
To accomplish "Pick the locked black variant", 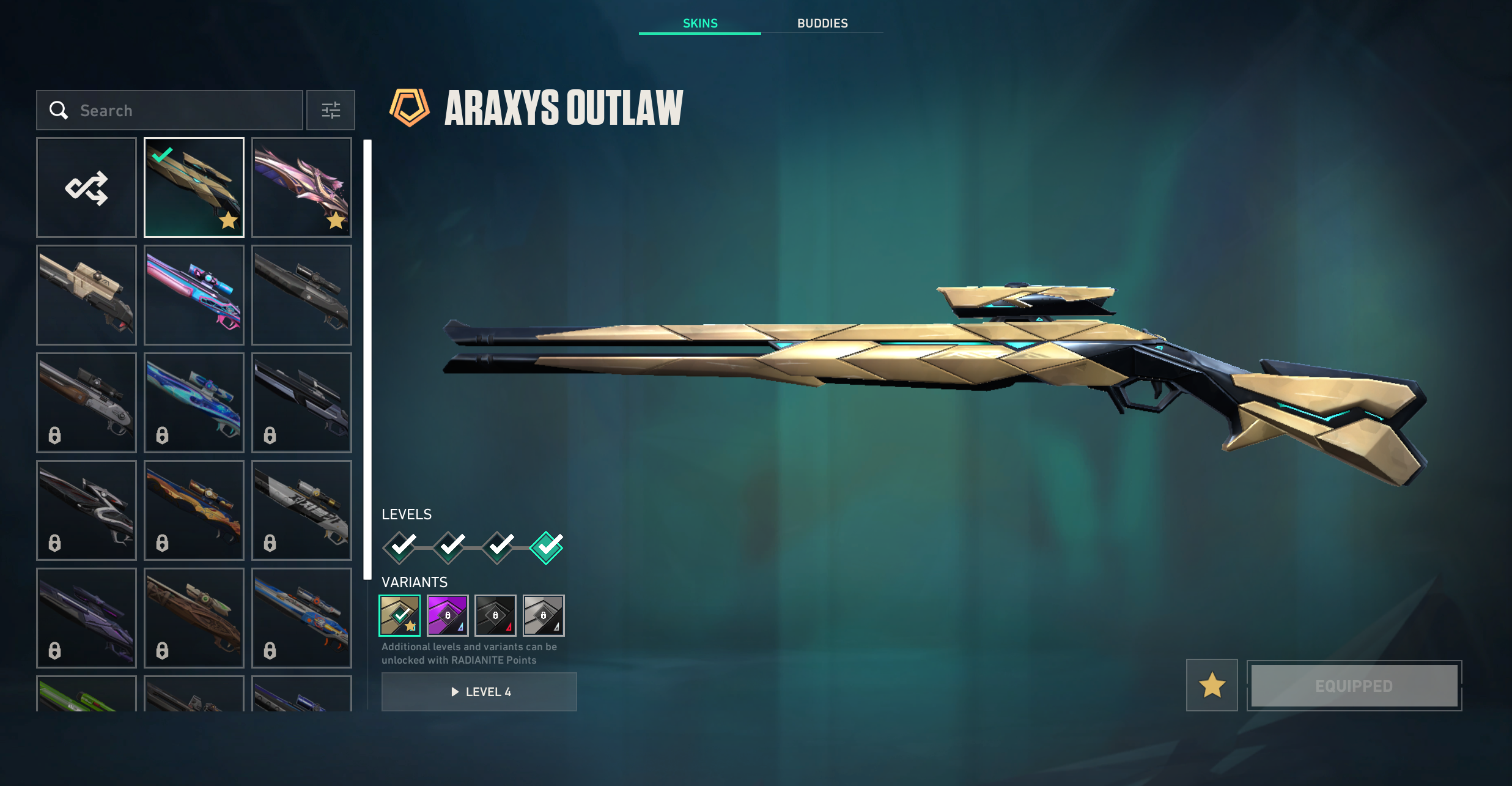I will [x=495, y=615].
